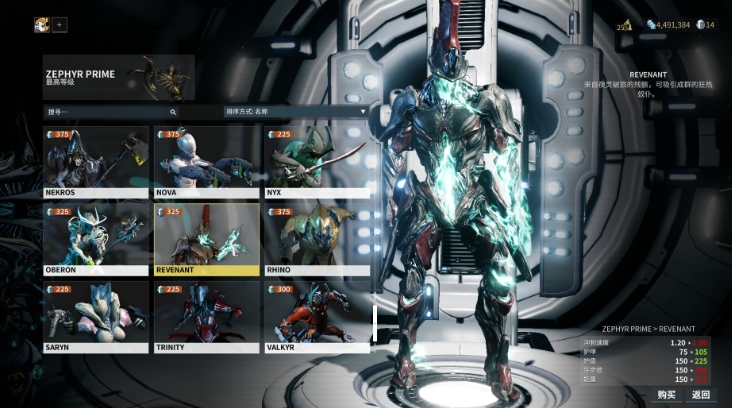The image size is (732, 408).
Task: Select the Valkyr warframe tile
Action: [316, 316]
